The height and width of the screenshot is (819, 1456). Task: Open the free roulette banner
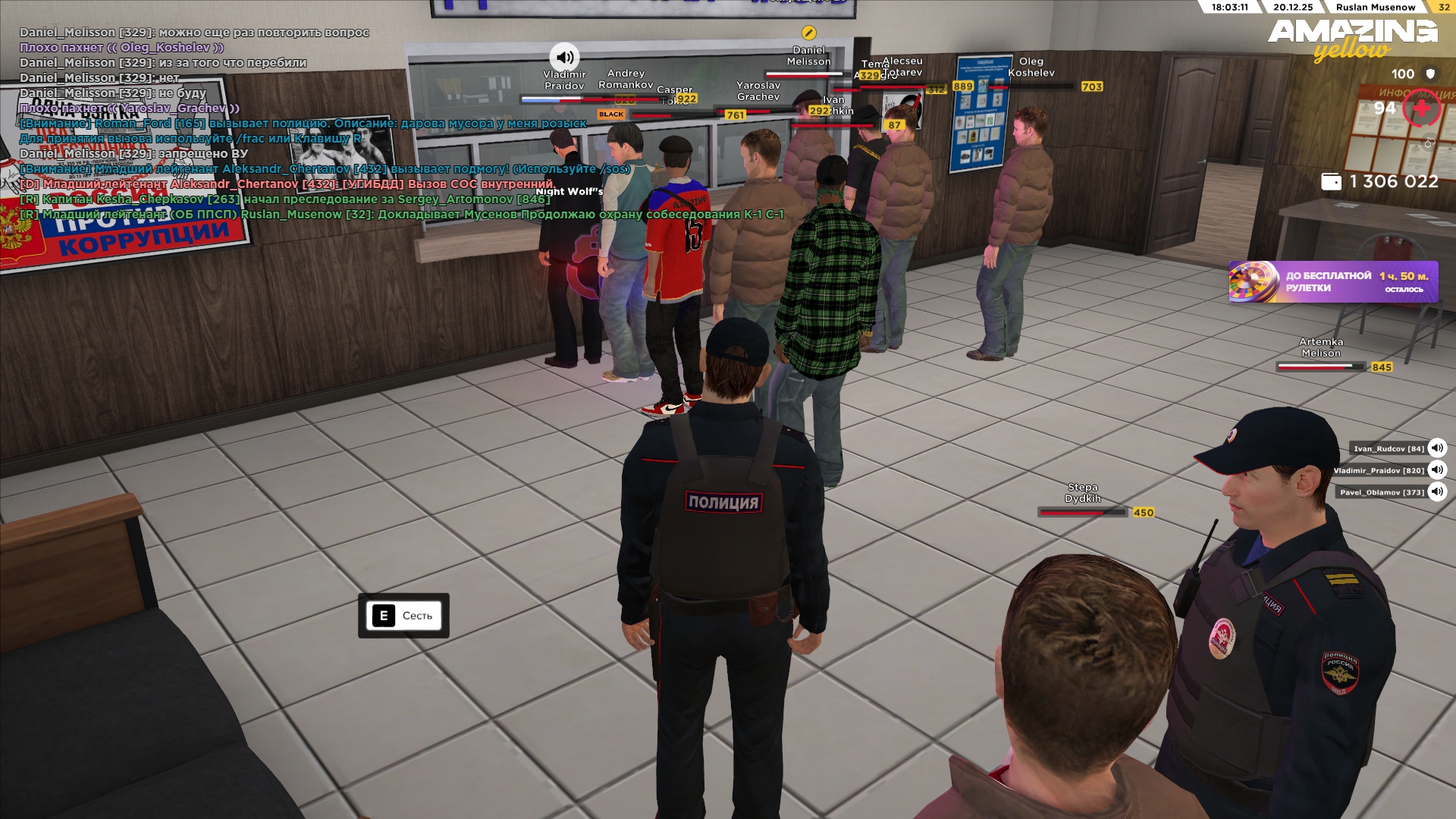click(1332, 282)
